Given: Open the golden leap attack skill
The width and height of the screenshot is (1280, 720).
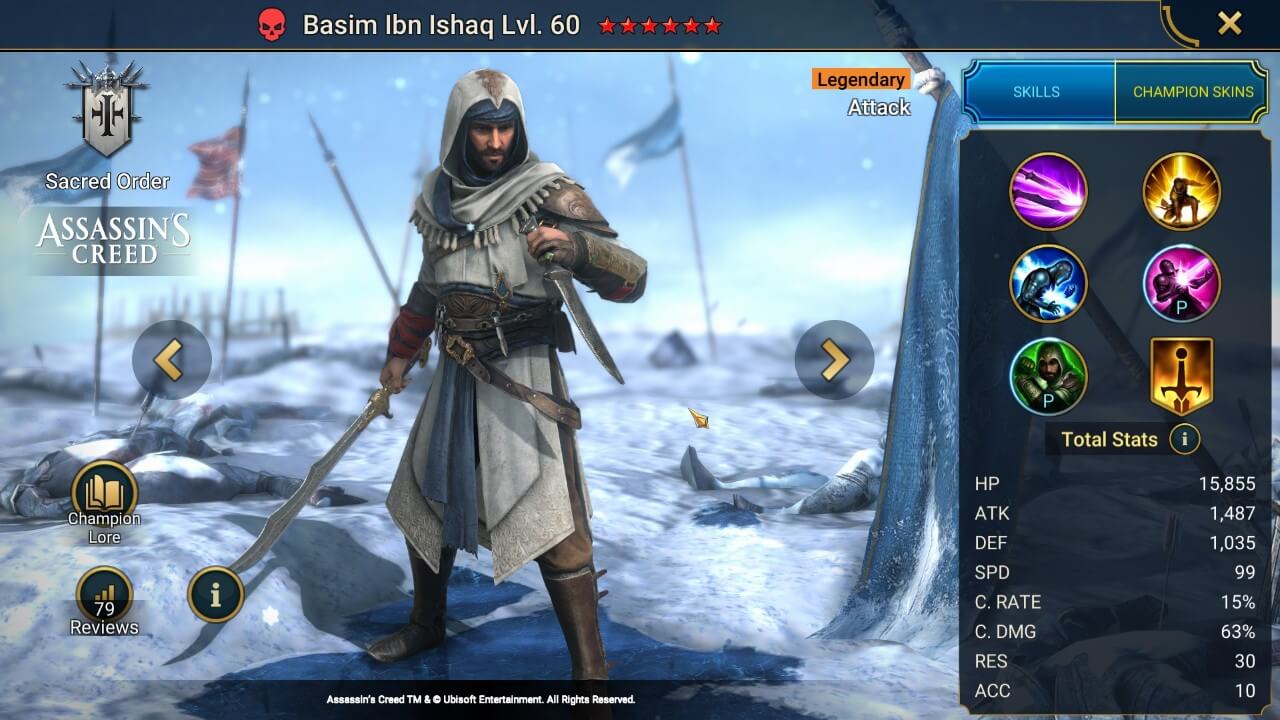Looking at the screenshot, I should [1181, 192].
